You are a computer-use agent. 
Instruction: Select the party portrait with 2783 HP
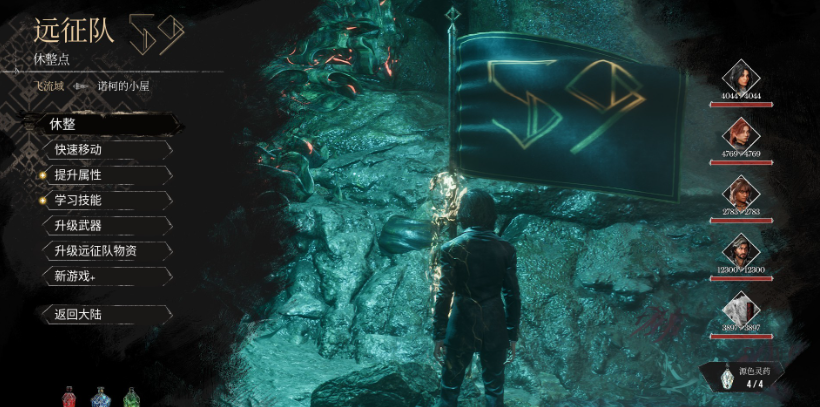[740, 192]
